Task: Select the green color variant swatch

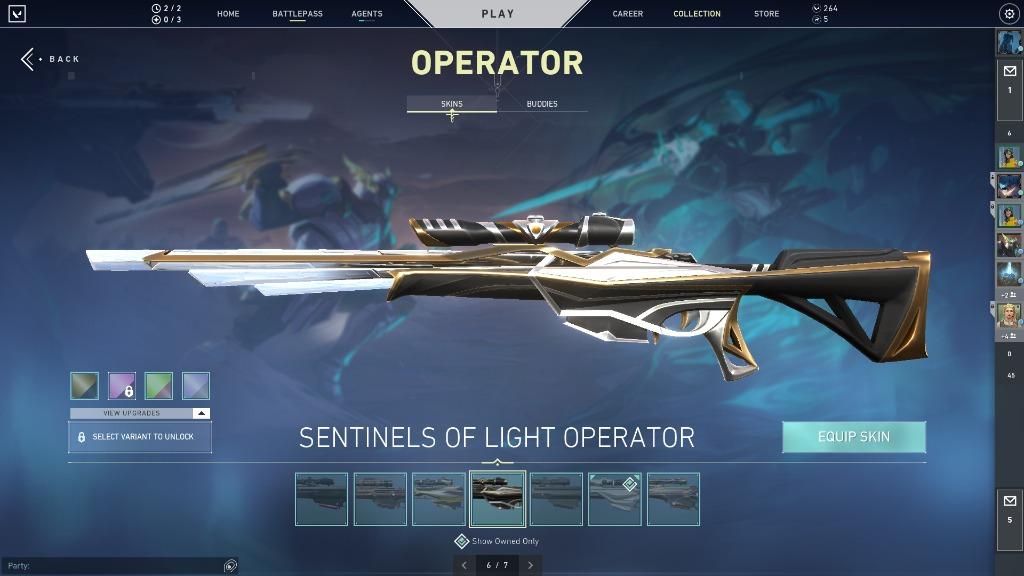Action: coord(159,386)
